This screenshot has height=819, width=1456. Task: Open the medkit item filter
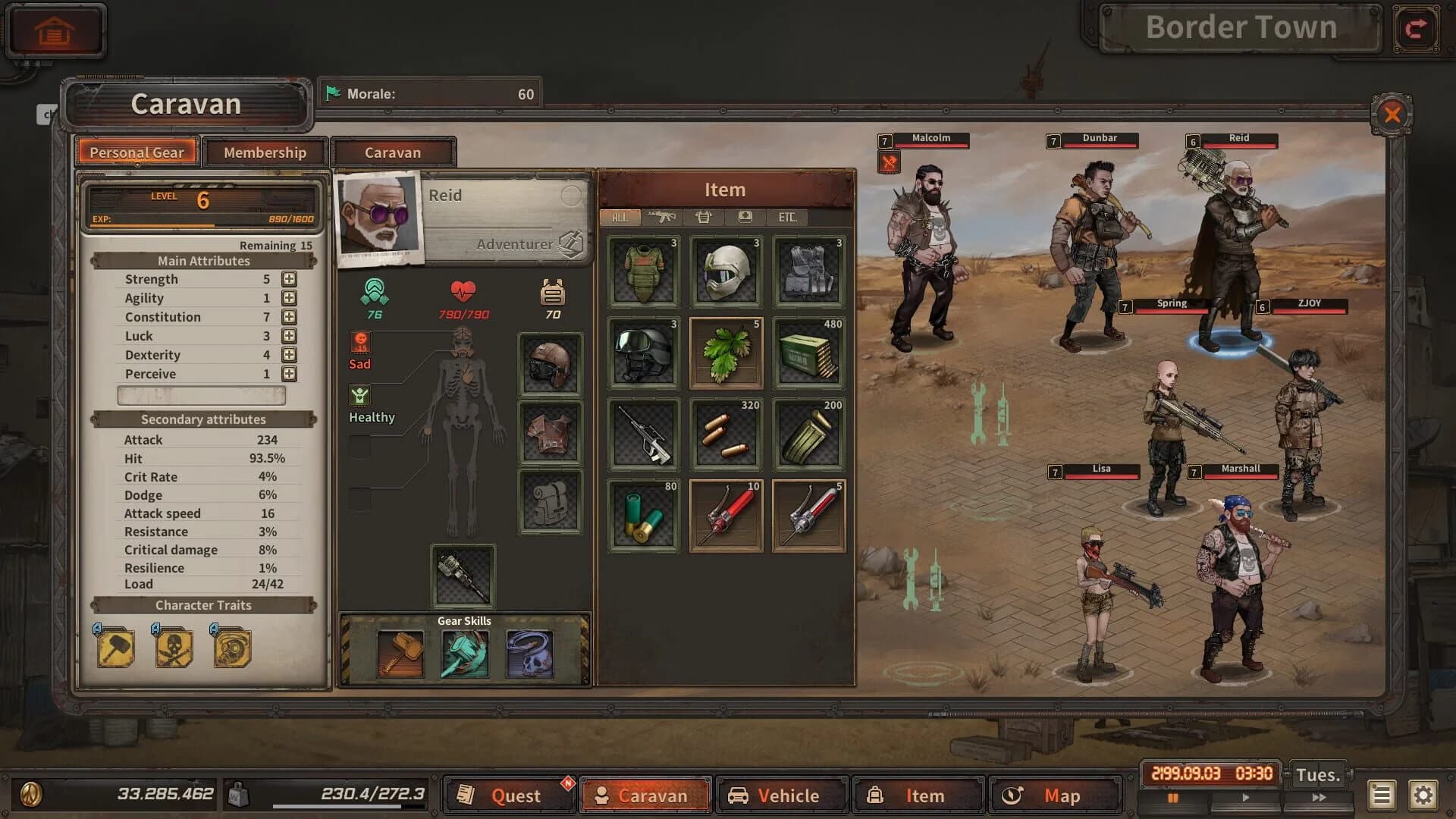(746, 218)
